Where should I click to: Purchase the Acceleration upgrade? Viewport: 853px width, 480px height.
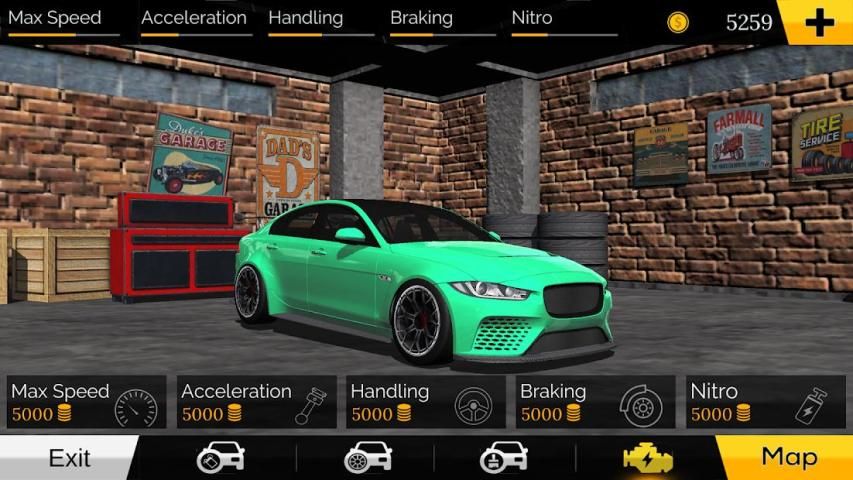click(256, 402)
